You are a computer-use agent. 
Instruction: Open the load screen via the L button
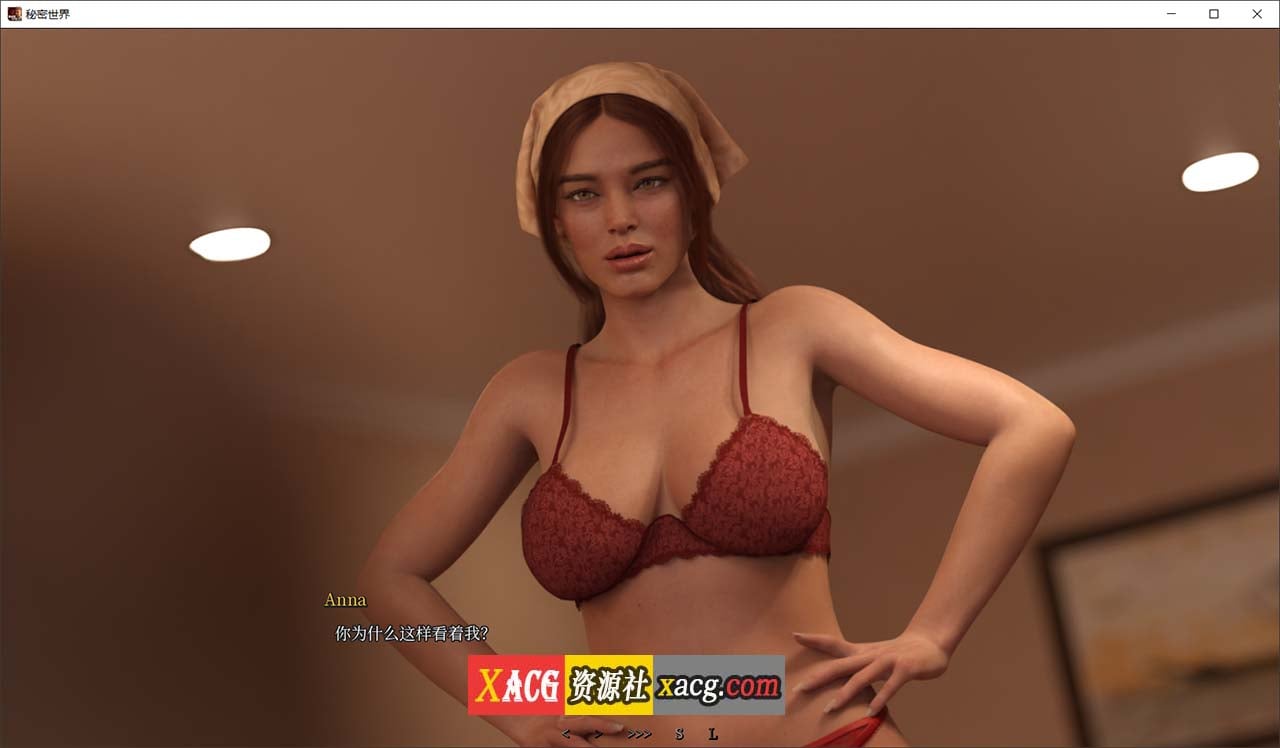tap(714, 735)
